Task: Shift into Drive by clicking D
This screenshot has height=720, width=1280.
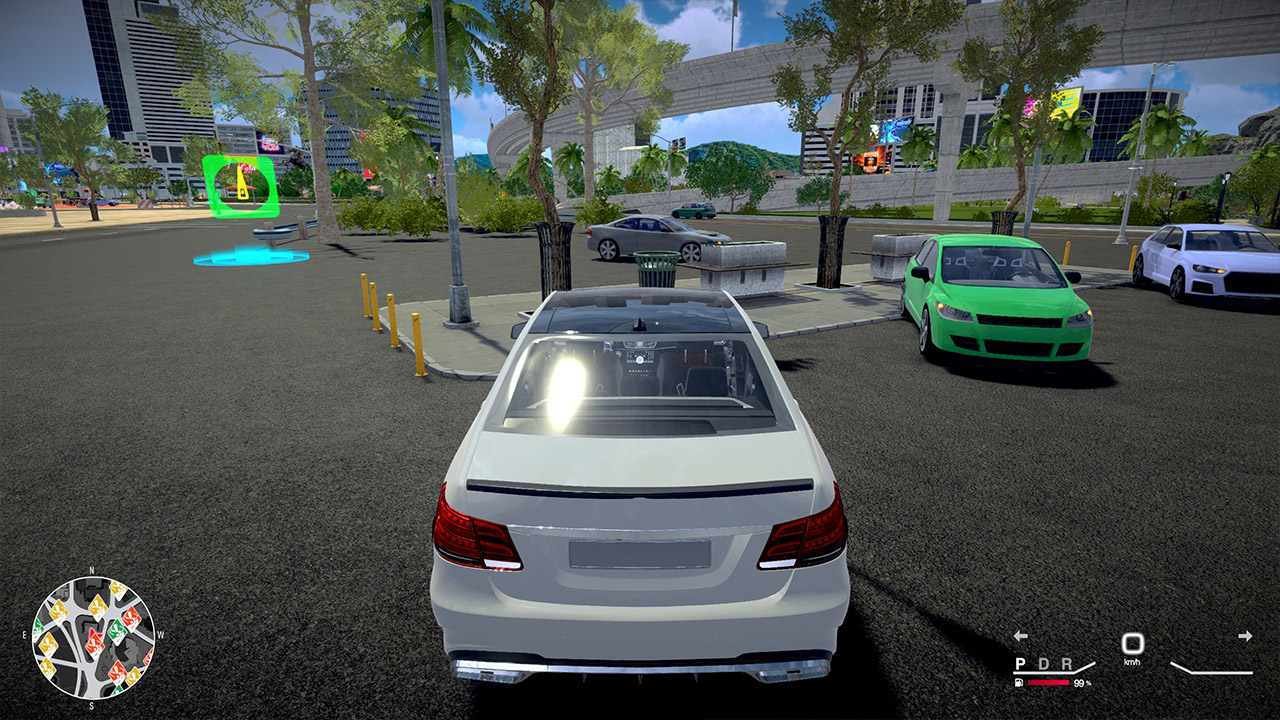Action: (x=1045, y=664)
